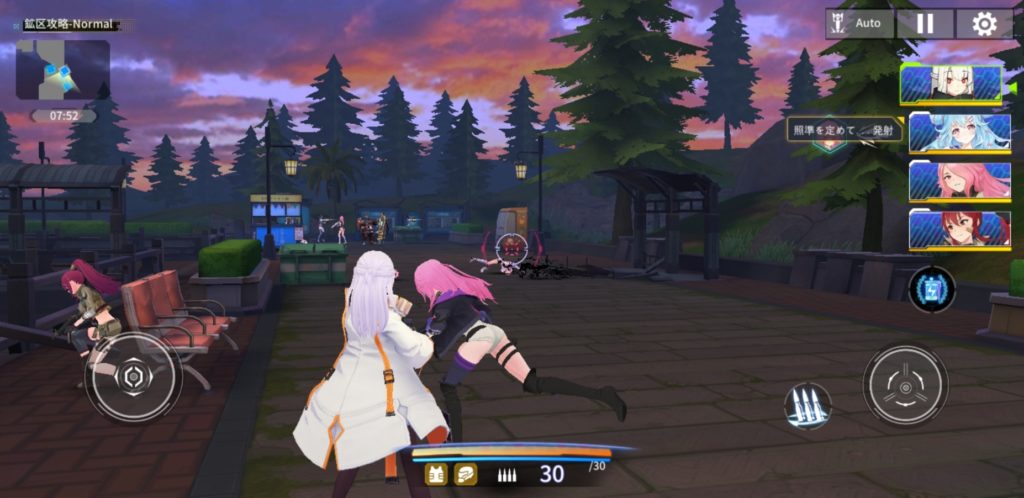Tap the triple-bullet reload button
1024x498 pixels.
(807, 406)
